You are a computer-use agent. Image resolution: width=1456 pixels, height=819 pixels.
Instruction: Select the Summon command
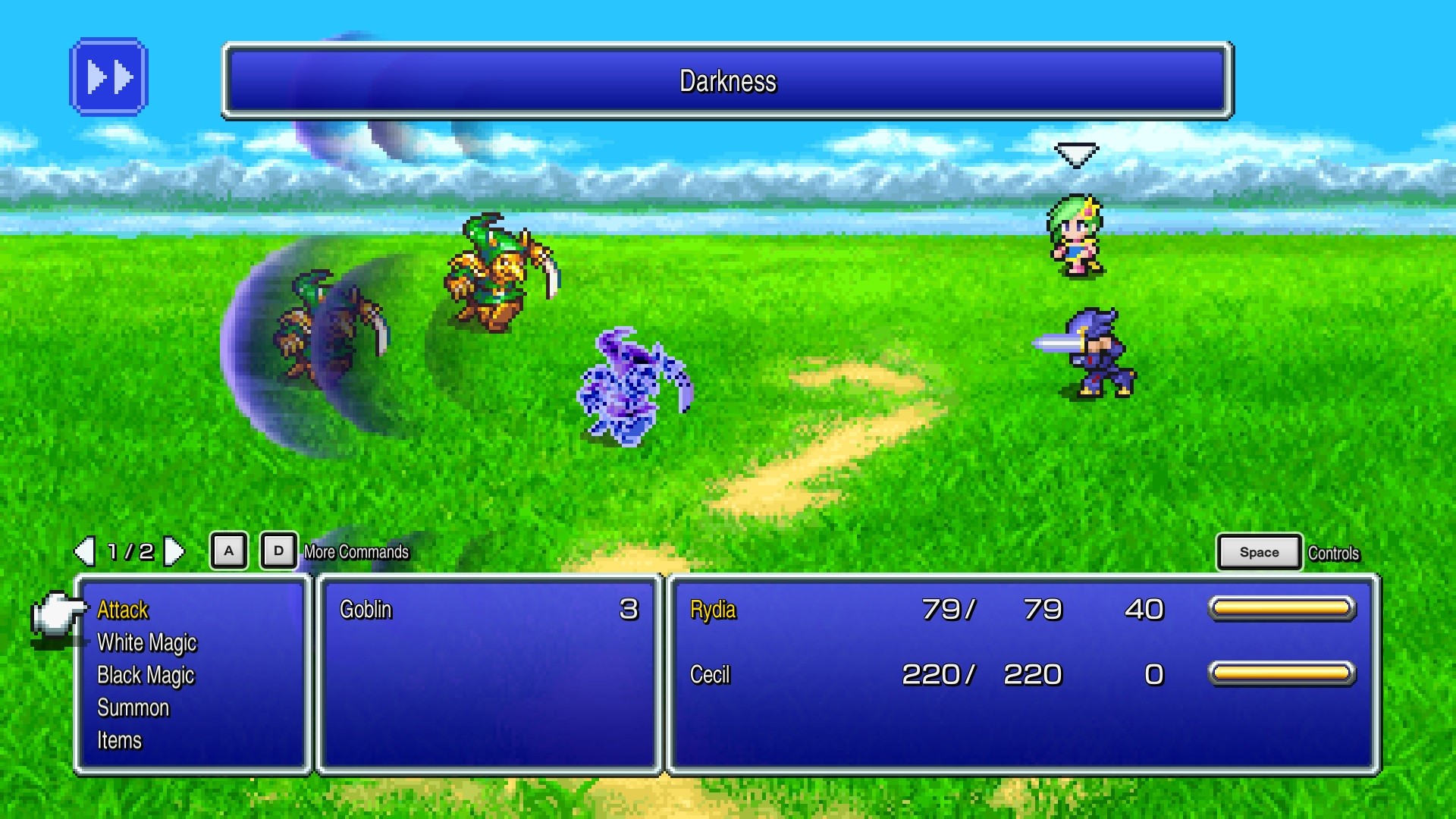click(x=133, y=708)
